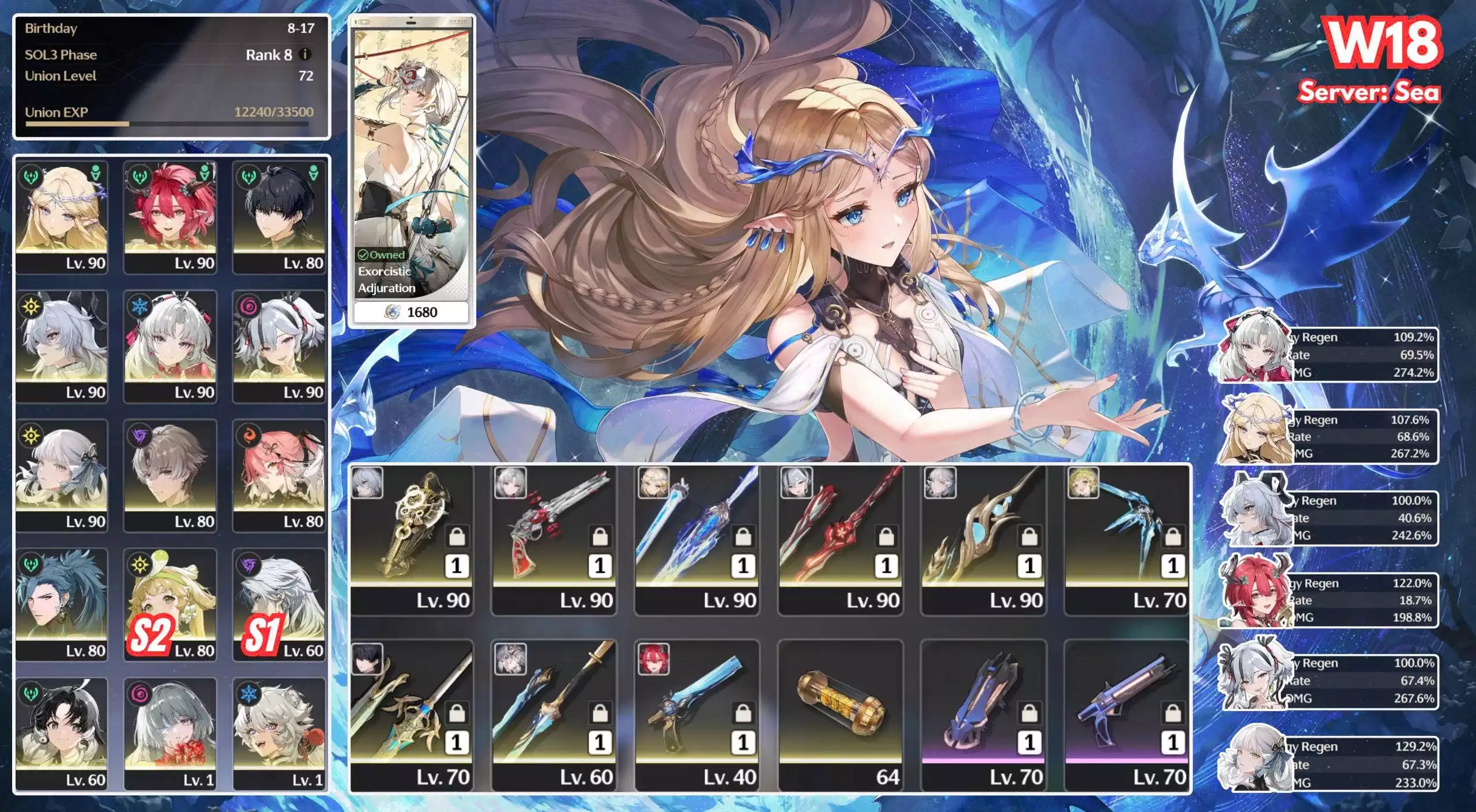The image size is (1476, 812).
Task: Open the white-haired character tile marked S1
Action: coord(280,603)
